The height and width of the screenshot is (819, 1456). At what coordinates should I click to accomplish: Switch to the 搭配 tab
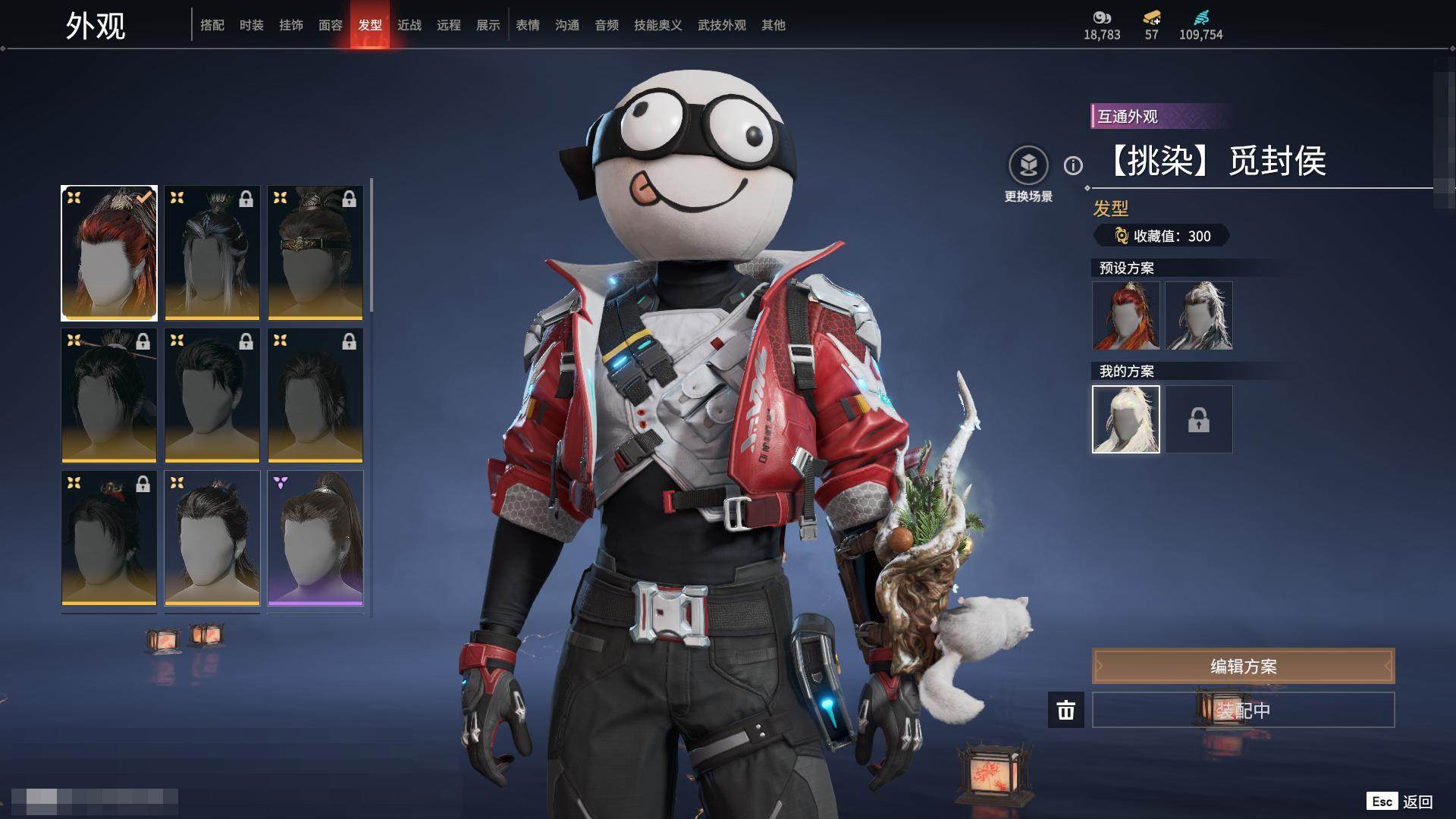click(212, 25)
